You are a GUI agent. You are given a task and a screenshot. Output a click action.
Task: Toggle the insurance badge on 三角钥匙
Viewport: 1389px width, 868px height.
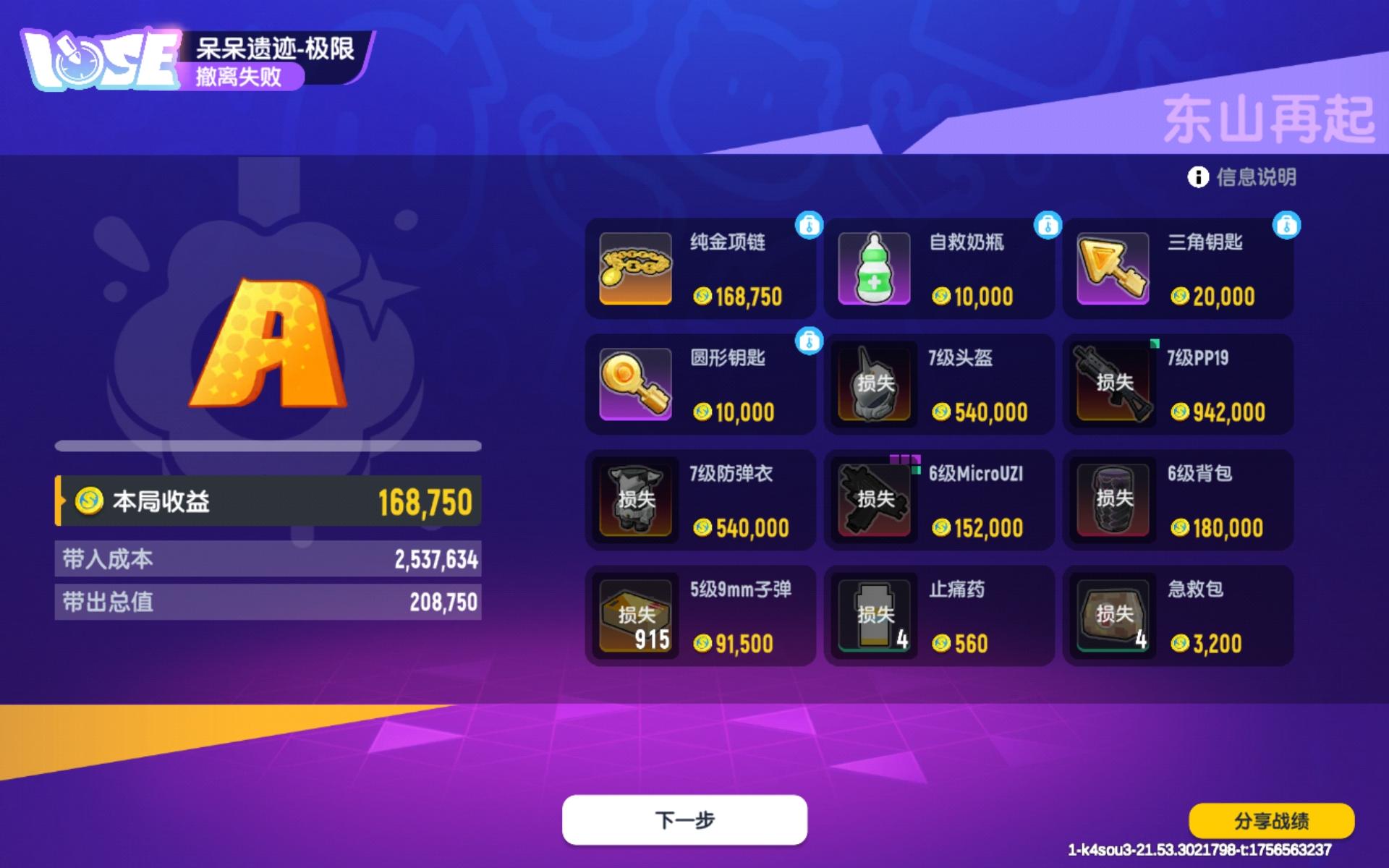pyautogui.click(x=1286, y=226)
